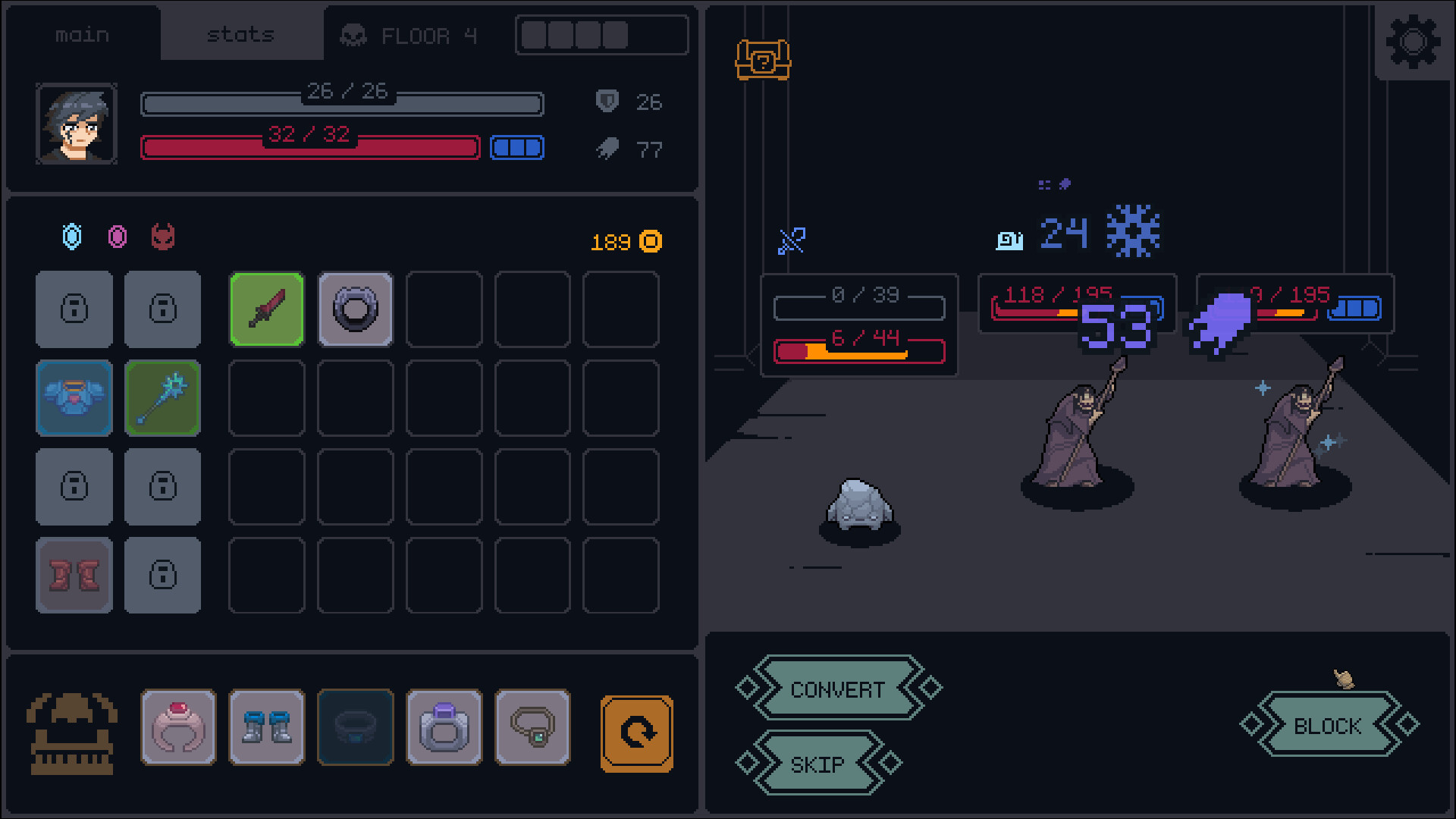This screenshot has height=819, width=1456.
Task: Switch to the main tab
Action: [83, 33]
